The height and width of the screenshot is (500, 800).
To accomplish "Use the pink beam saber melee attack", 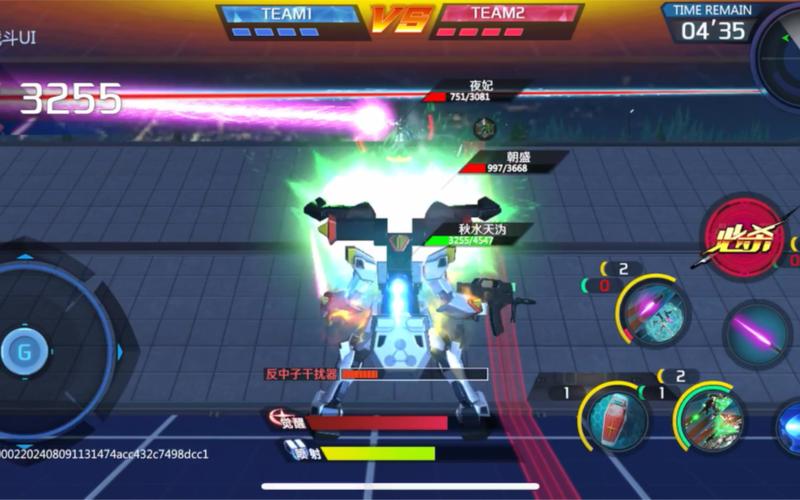I will pyautogui.click(x=757, y=335).
